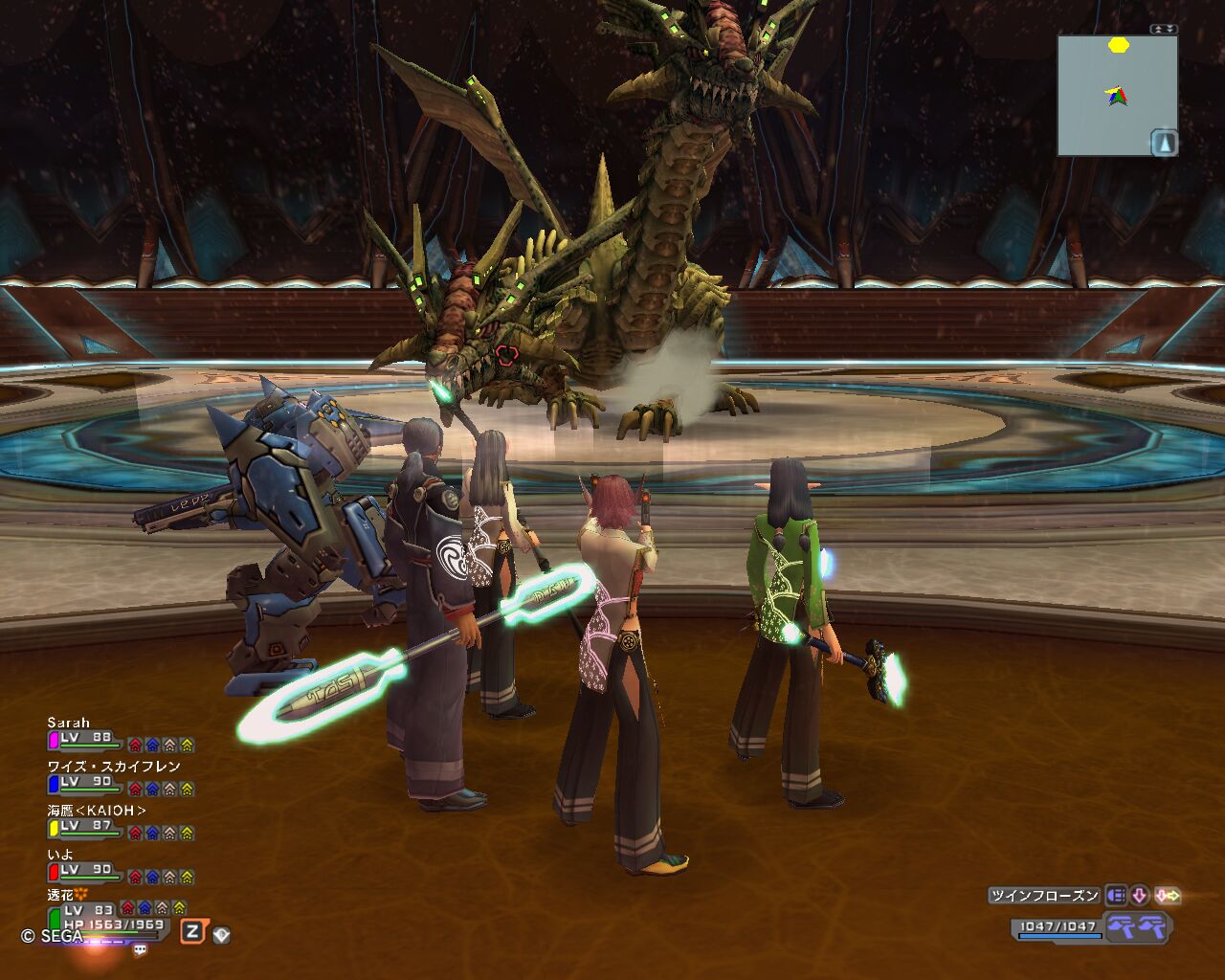
Task: Select the twin handguns weapon icon
Action: [x=1137, y=926]
